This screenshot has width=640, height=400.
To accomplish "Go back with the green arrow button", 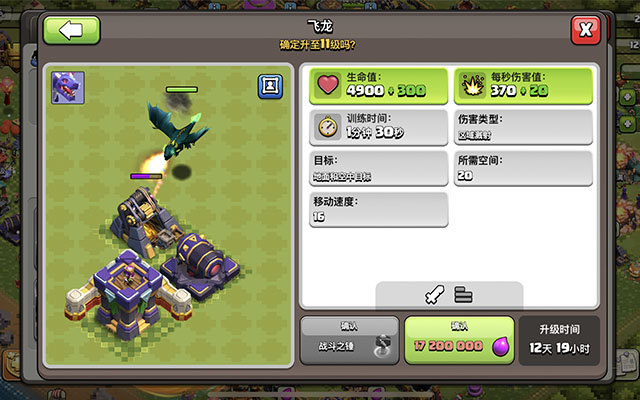I will [72, 29].
